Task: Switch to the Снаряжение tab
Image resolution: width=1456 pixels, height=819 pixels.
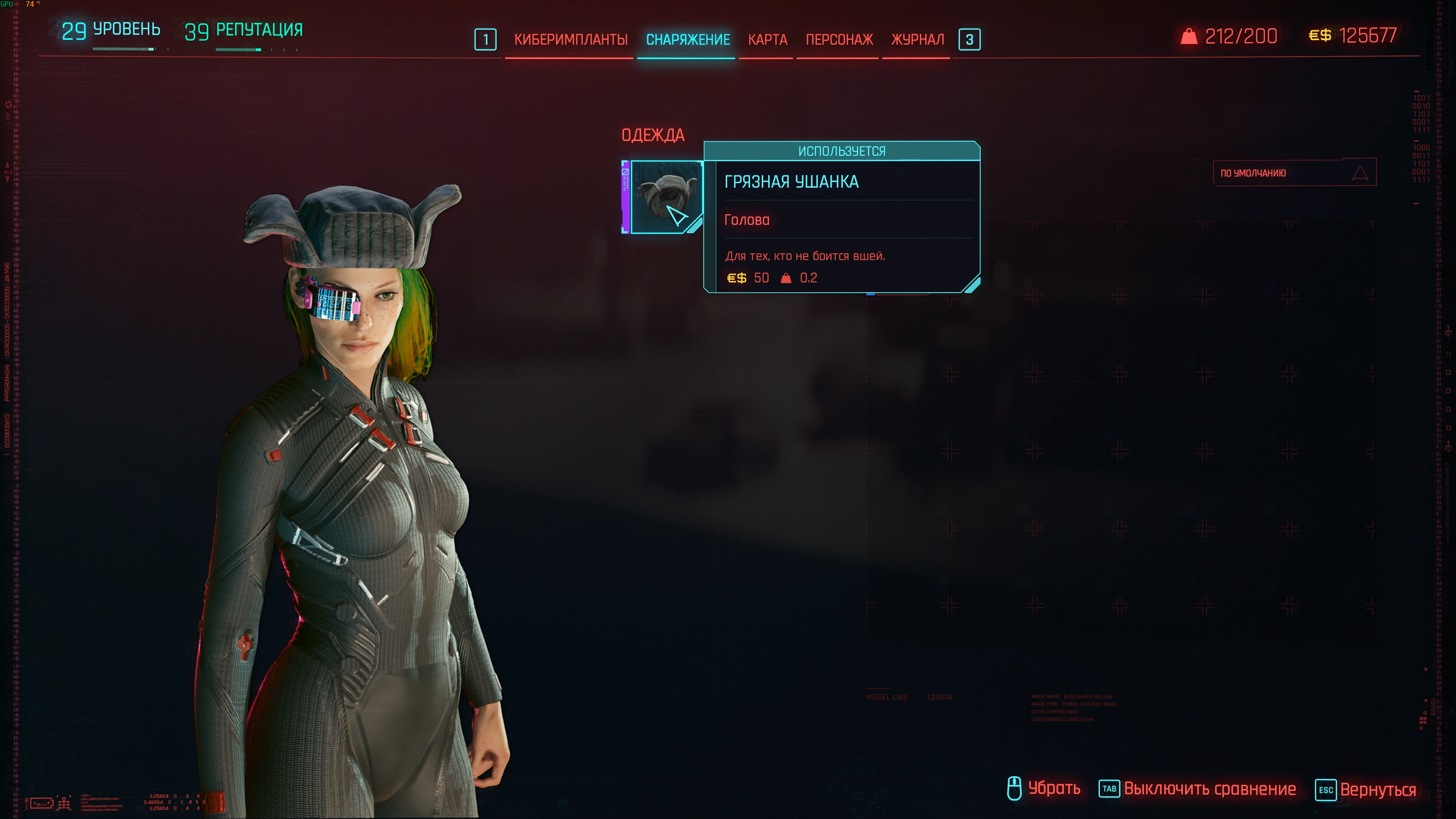Action: (x=687, y=39)
